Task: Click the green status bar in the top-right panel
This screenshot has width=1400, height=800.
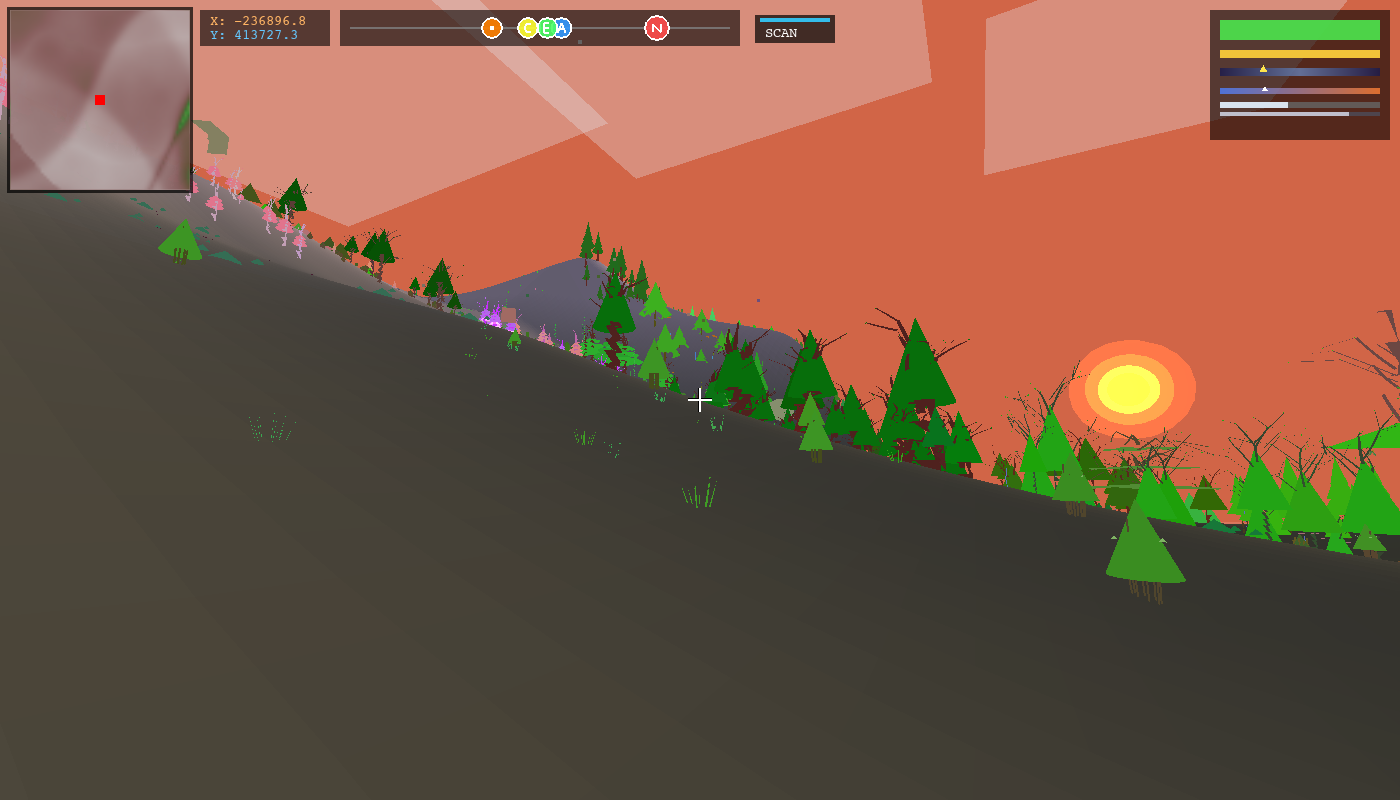Action: click(x=1298, y=31)
